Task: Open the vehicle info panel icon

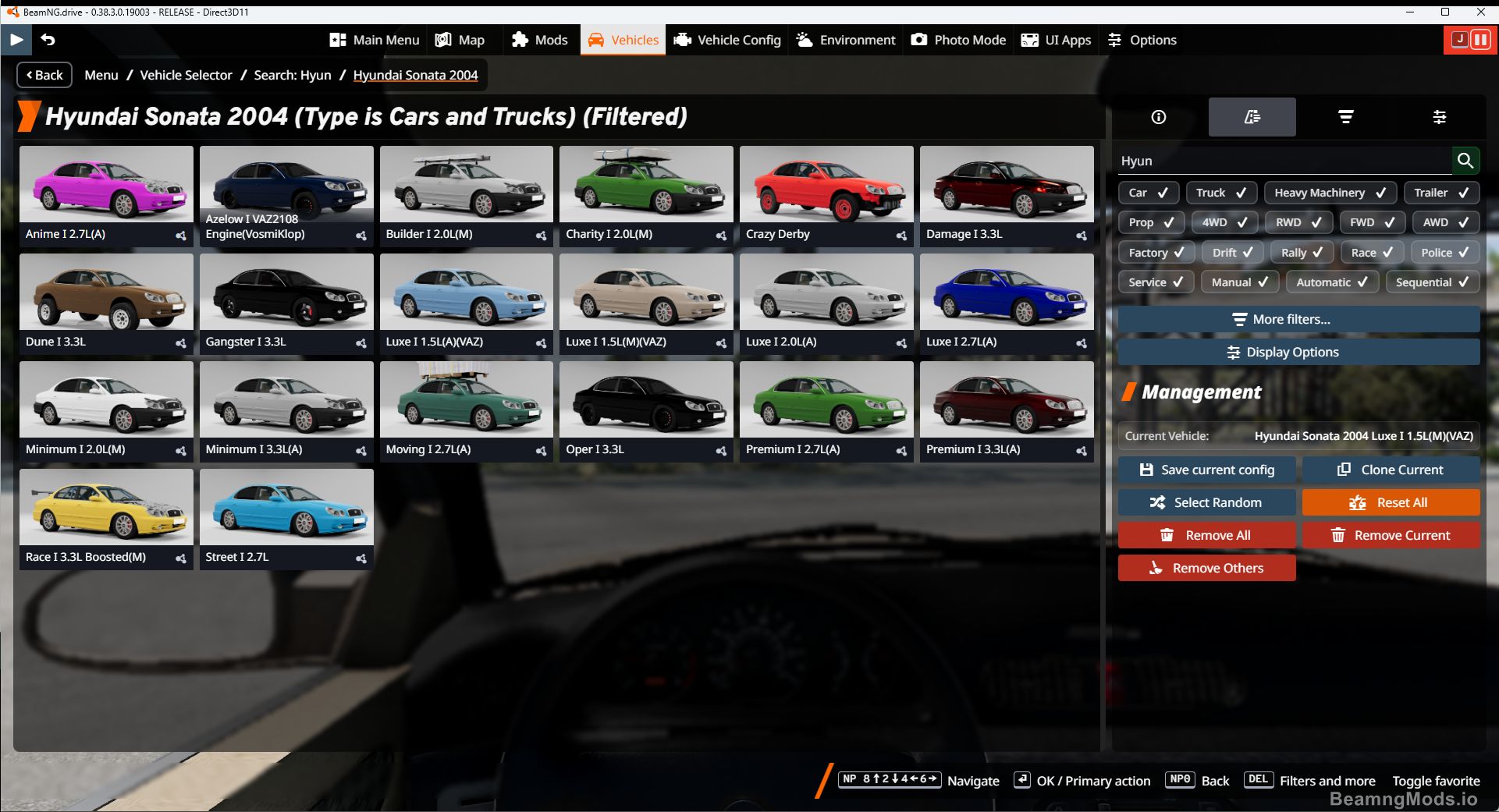Action: [x=1157, y=117]
